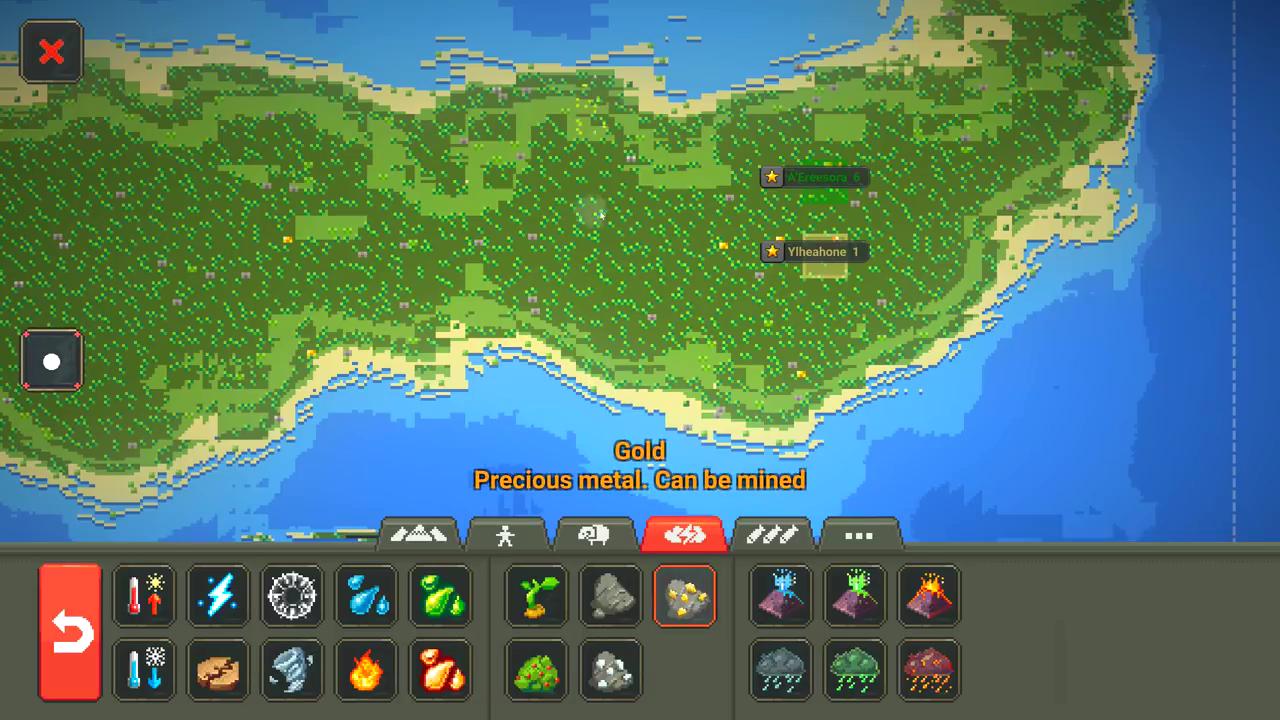Choose the erupting lava volcano icon
Screen dimensions: 1280x720
(929, 596)
